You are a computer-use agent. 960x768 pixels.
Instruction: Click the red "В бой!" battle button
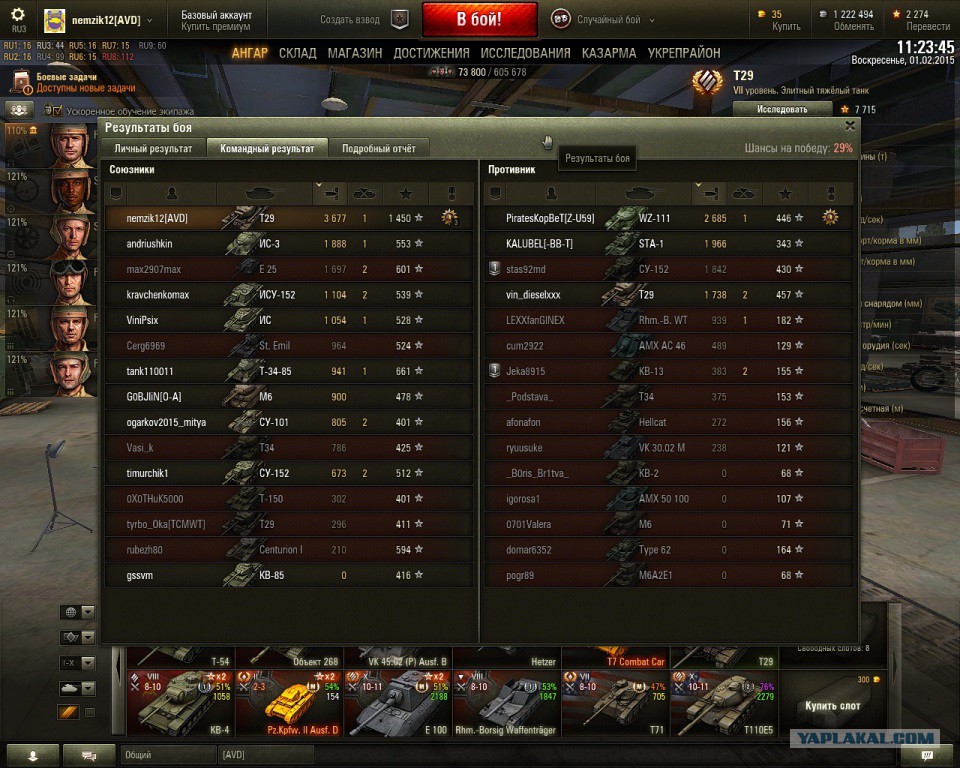click(x=479, y=19)
